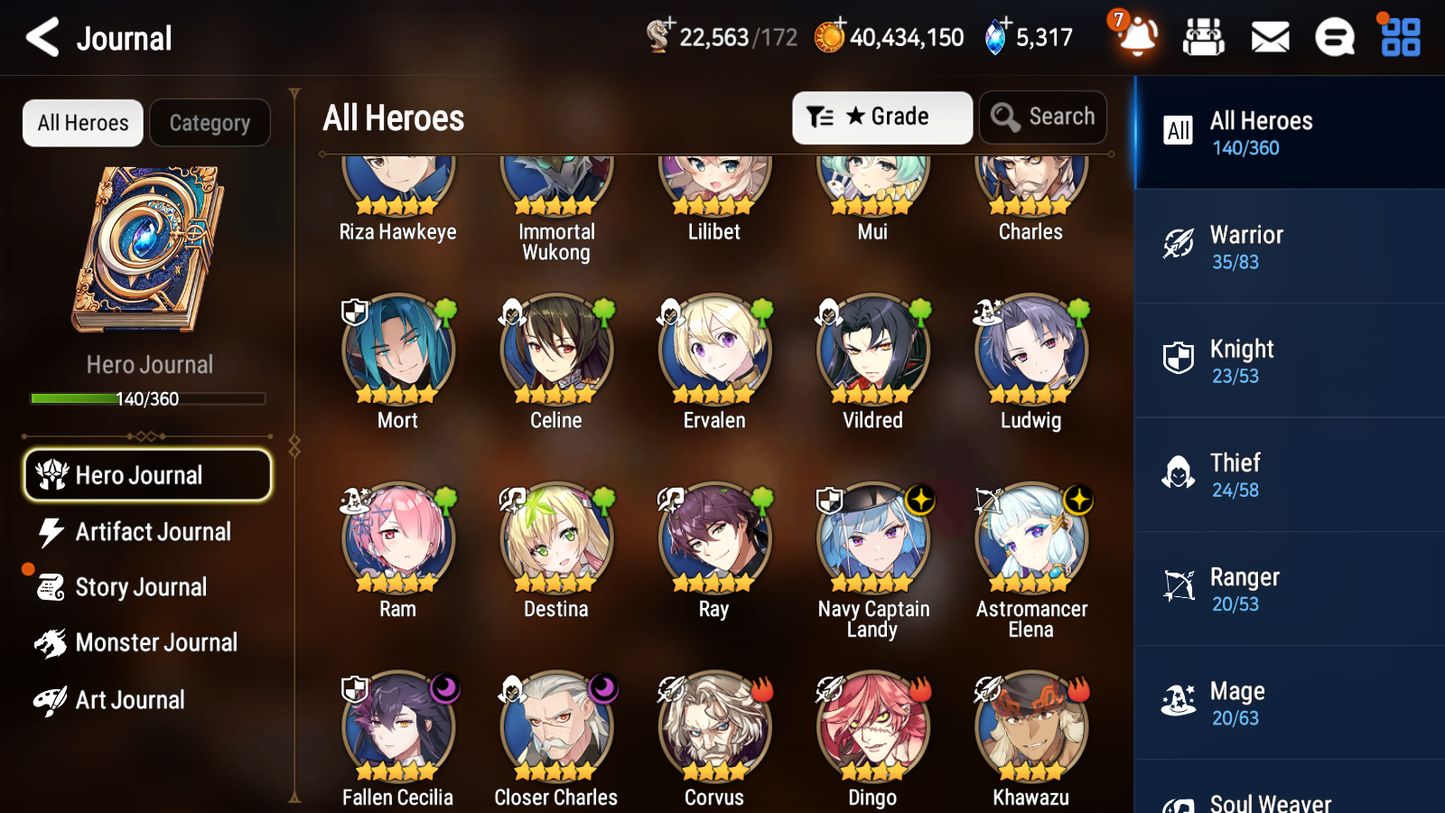
Task: Toggle the Ranger class filter
Action: pos(1289,588)
